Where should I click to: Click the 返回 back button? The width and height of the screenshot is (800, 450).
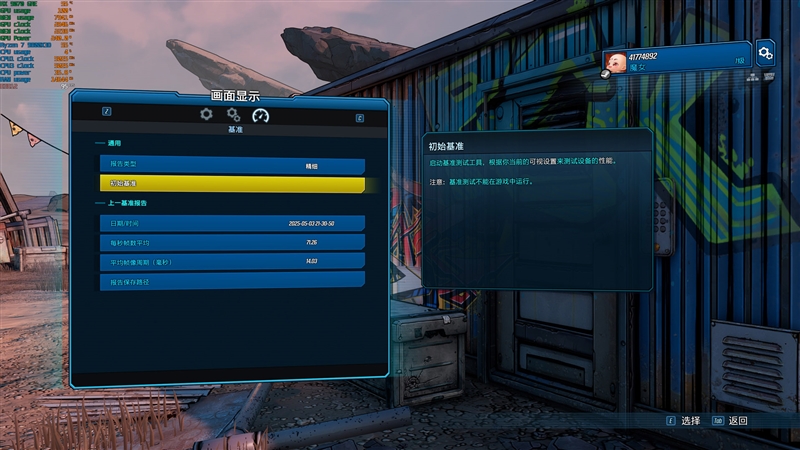click(x=730, y=421)
